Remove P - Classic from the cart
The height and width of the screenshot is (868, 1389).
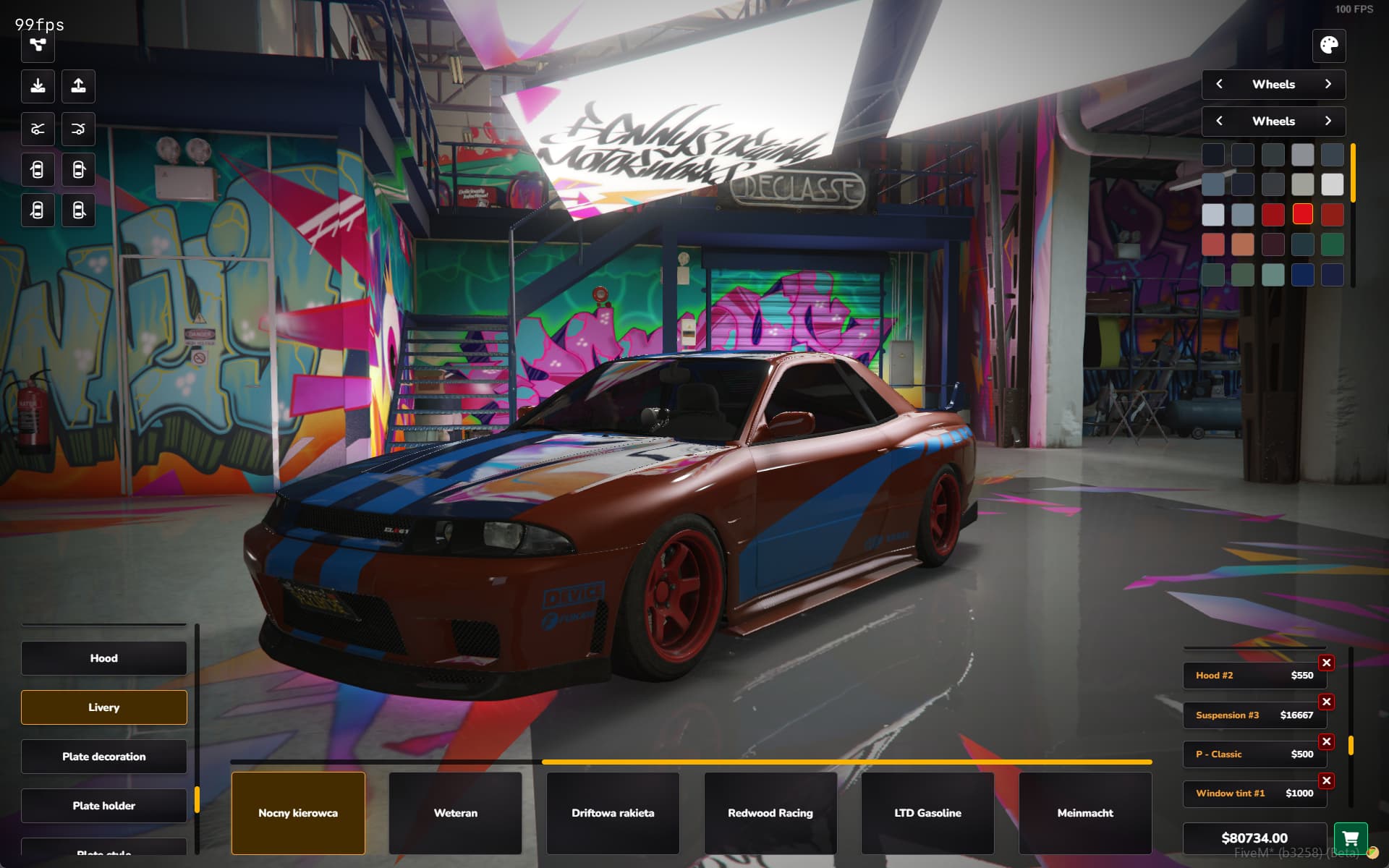pyautogui.click(x=1326, y=741)
